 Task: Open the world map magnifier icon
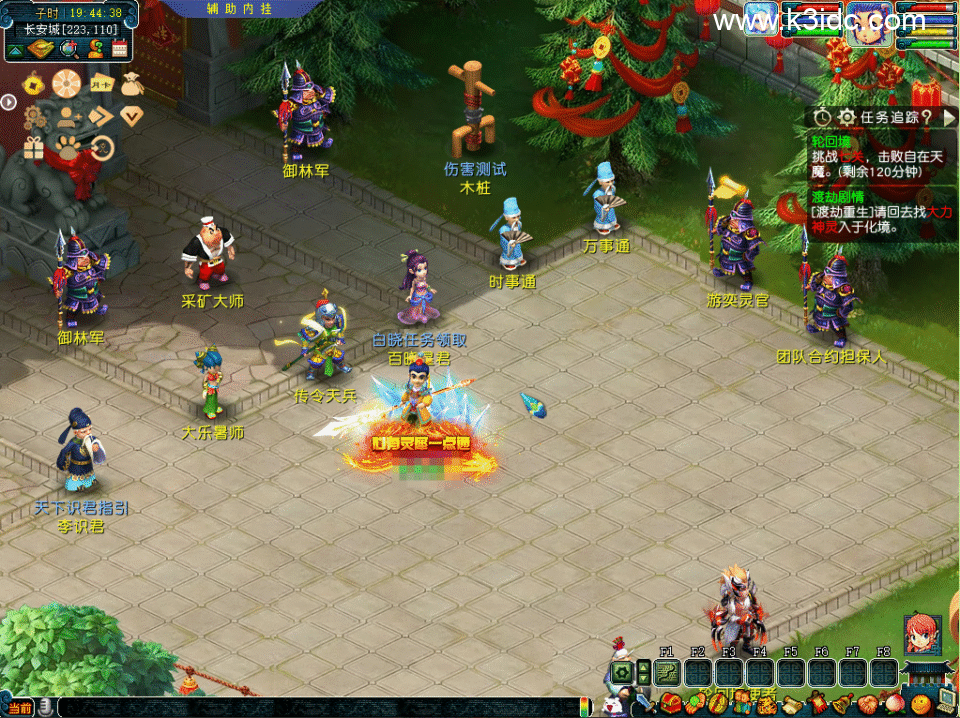click(x=69, y=49)
